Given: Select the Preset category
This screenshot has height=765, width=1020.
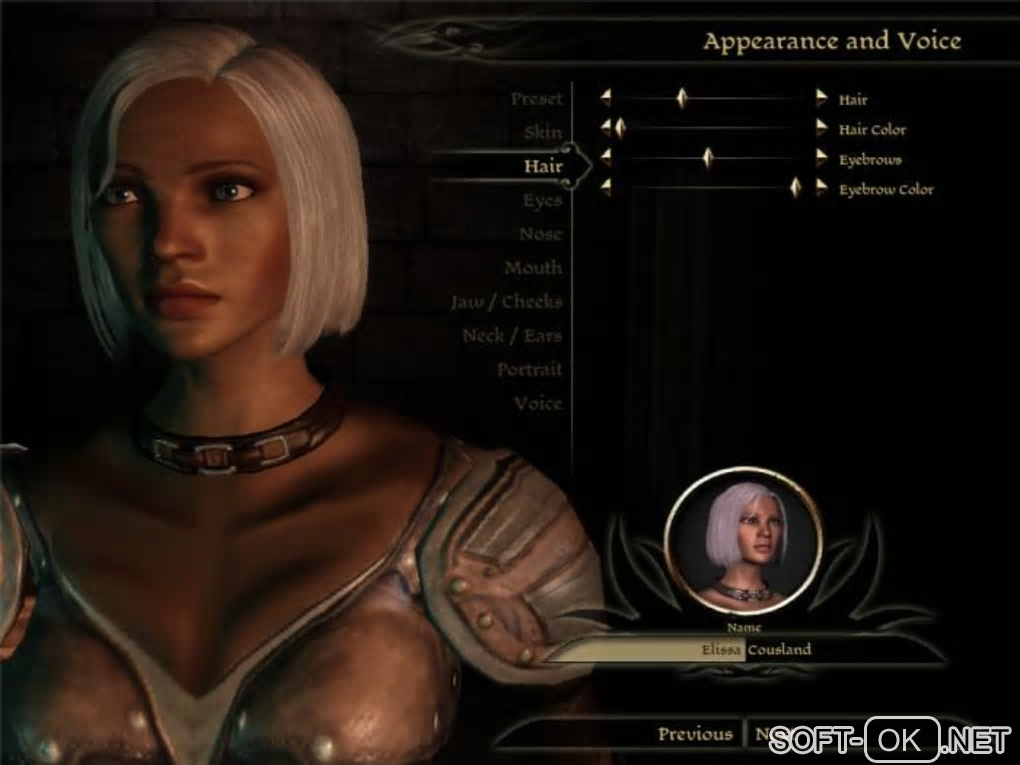Looking at the screenshot, I should (x=537, y=99).
